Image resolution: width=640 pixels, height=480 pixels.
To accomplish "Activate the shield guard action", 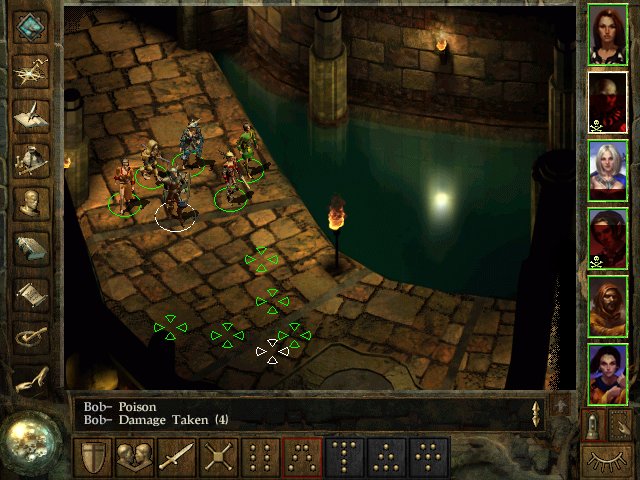I will tap(93, 458).
